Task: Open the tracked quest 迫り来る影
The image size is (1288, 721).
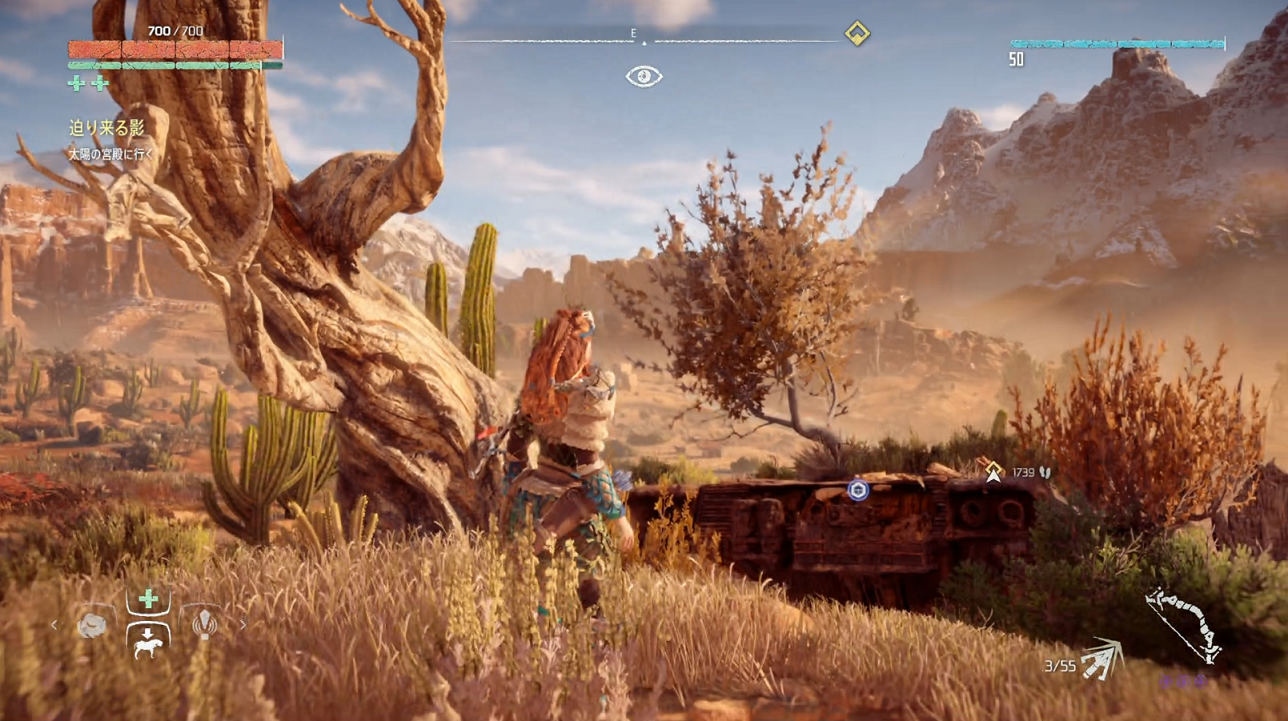Action: coord(107,129)
